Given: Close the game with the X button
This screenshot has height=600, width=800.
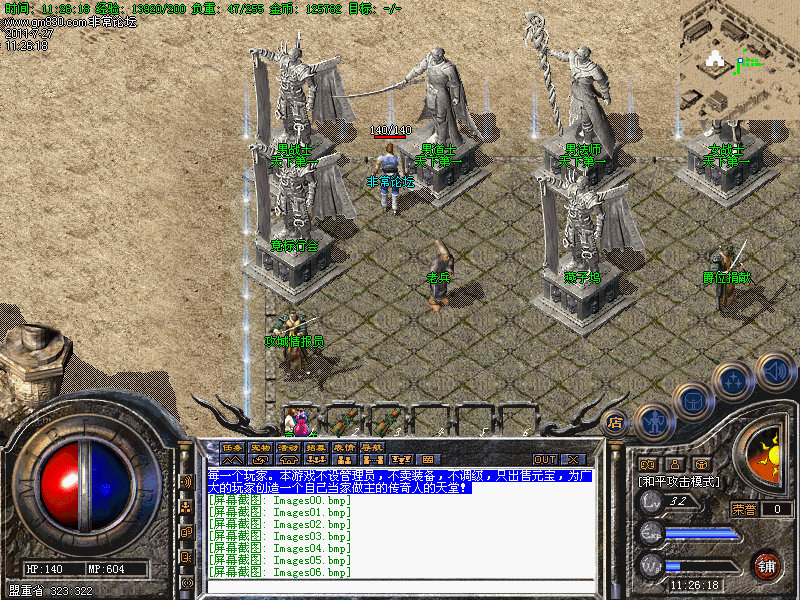Looking at the screenshot, I should coord(573,460).
